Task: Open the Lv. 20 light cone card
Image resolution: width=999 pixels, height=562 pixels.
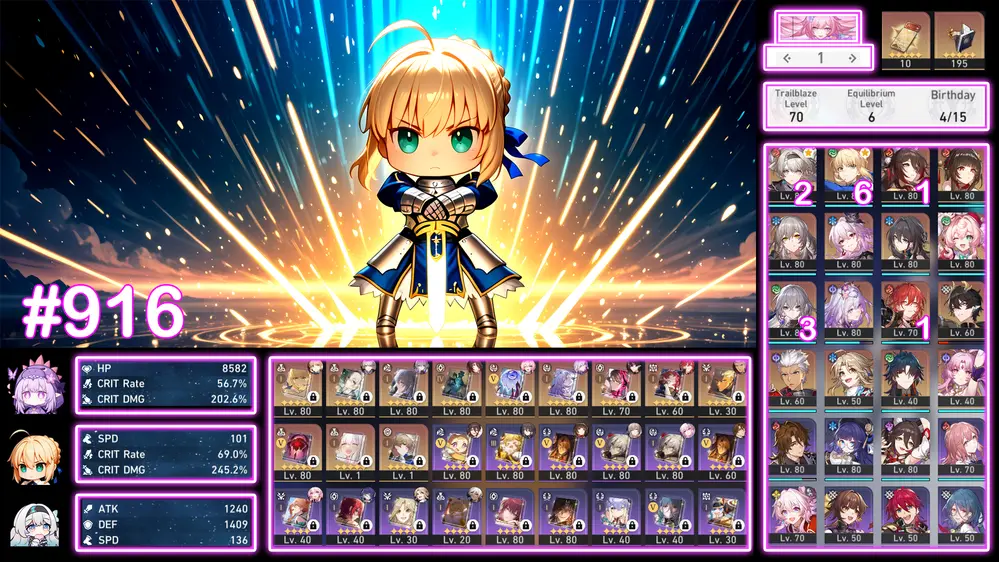Action: coord(457,517)
